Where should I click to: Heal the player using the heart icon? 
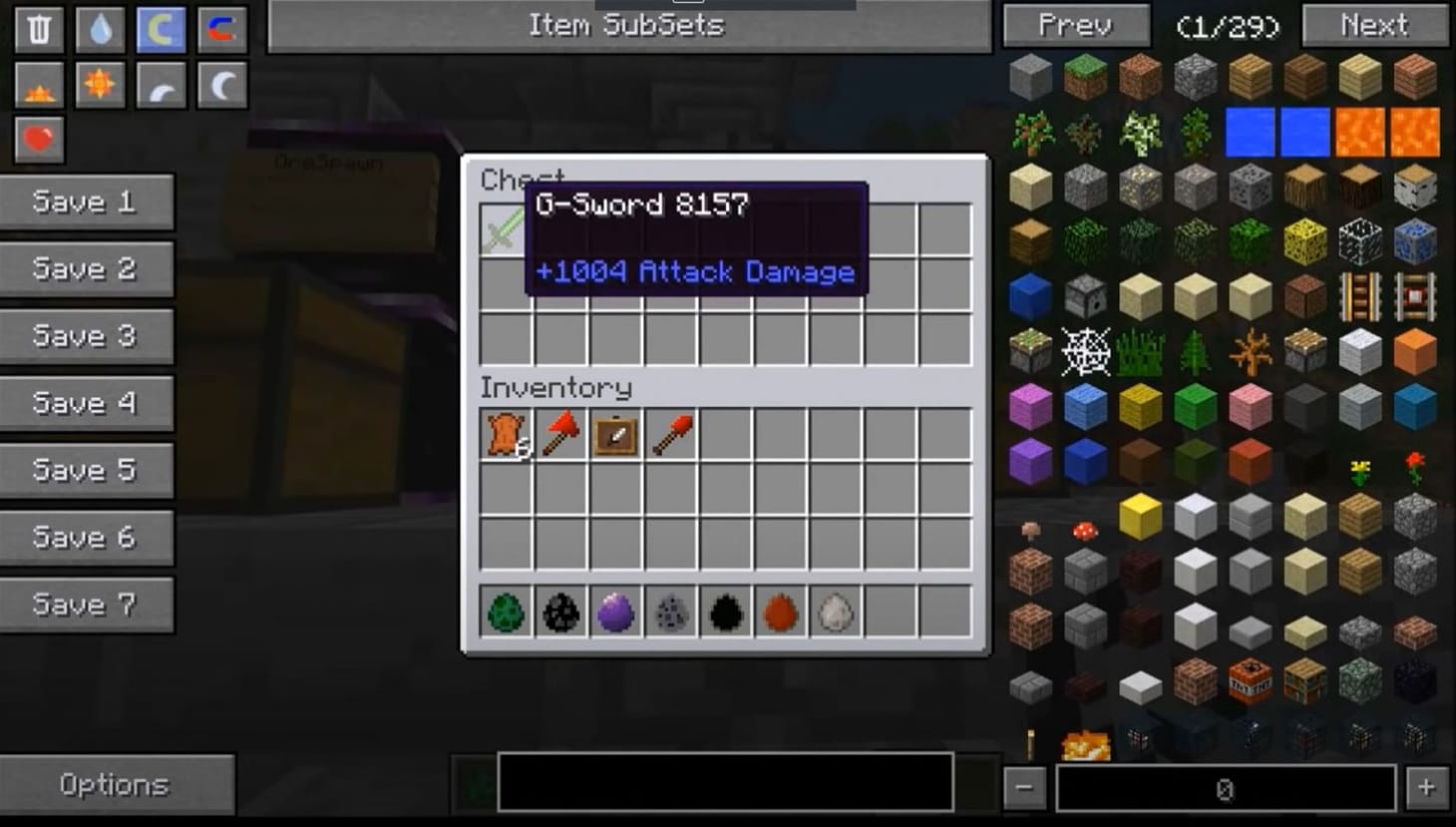[x=37, y=142]
